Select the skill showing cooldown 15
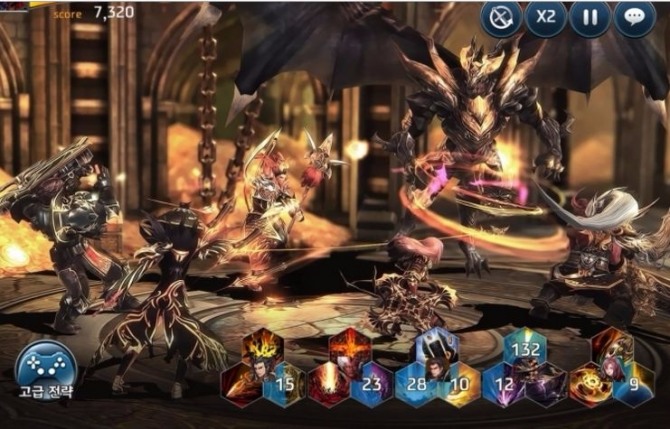 point(284,385)
